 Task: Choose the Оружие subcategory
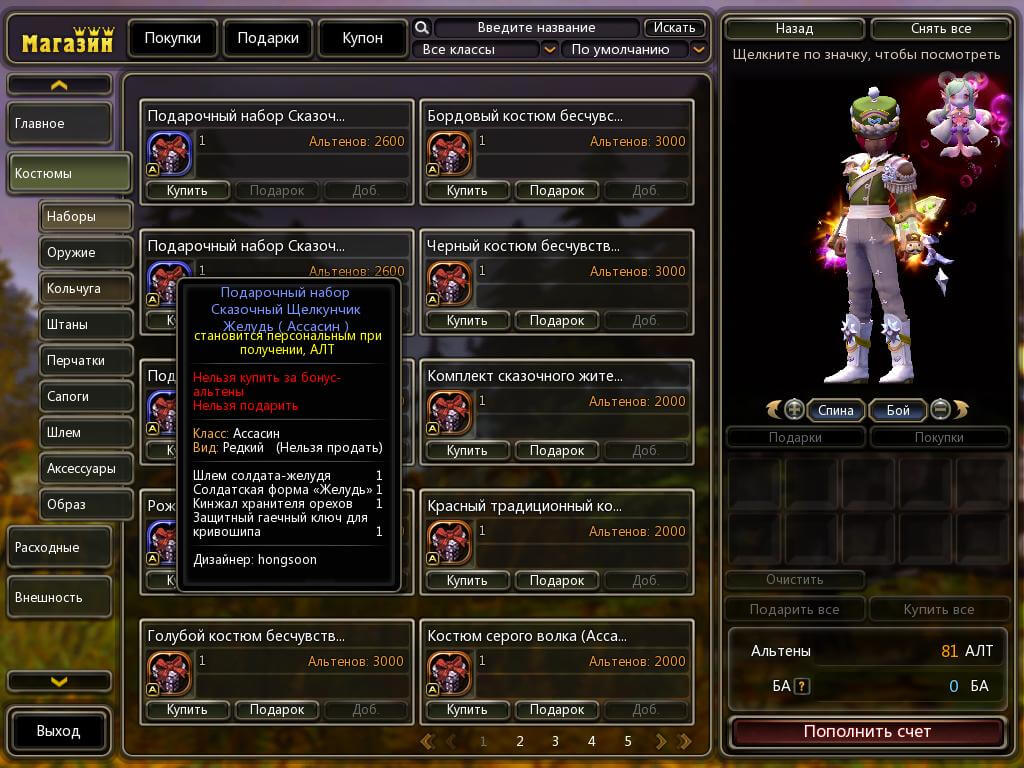(x=86, y=253)
